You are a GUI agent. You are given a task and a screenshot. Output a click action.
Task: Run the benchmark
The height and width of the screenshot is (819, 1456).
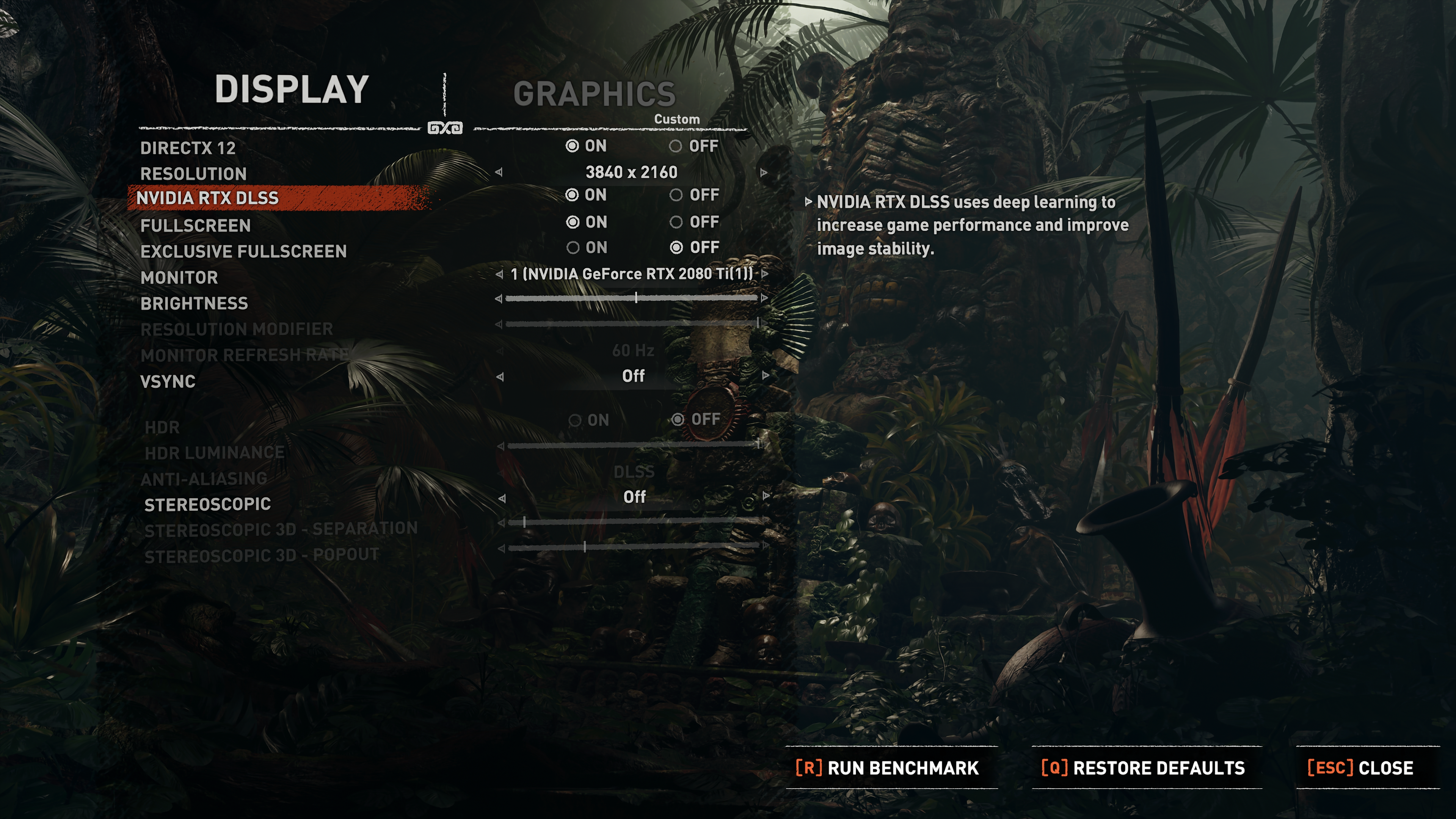click(887, 767)
